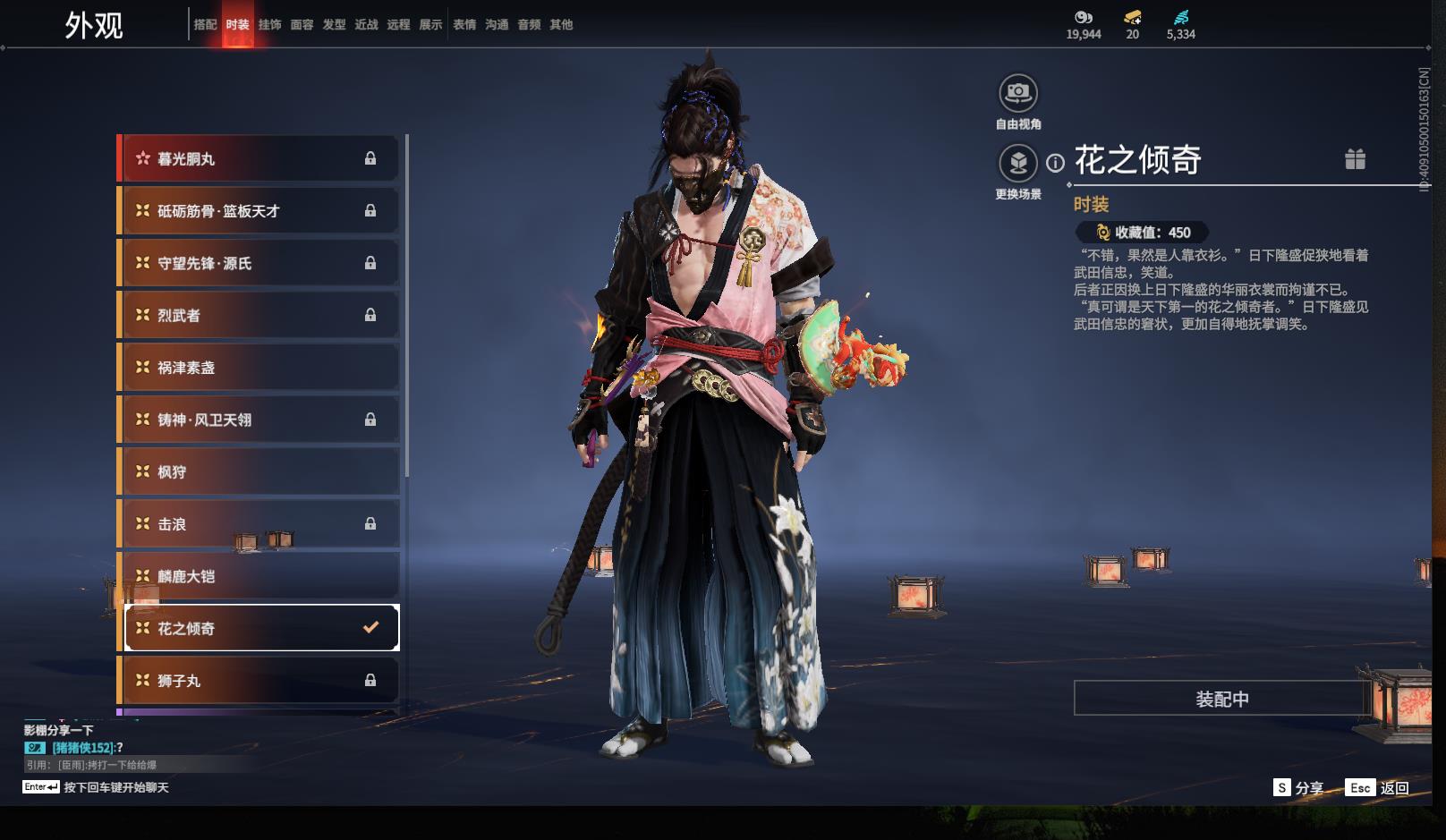
Task: Click the gift icon beside 花之倾奇
Action: pos(1355,159)
